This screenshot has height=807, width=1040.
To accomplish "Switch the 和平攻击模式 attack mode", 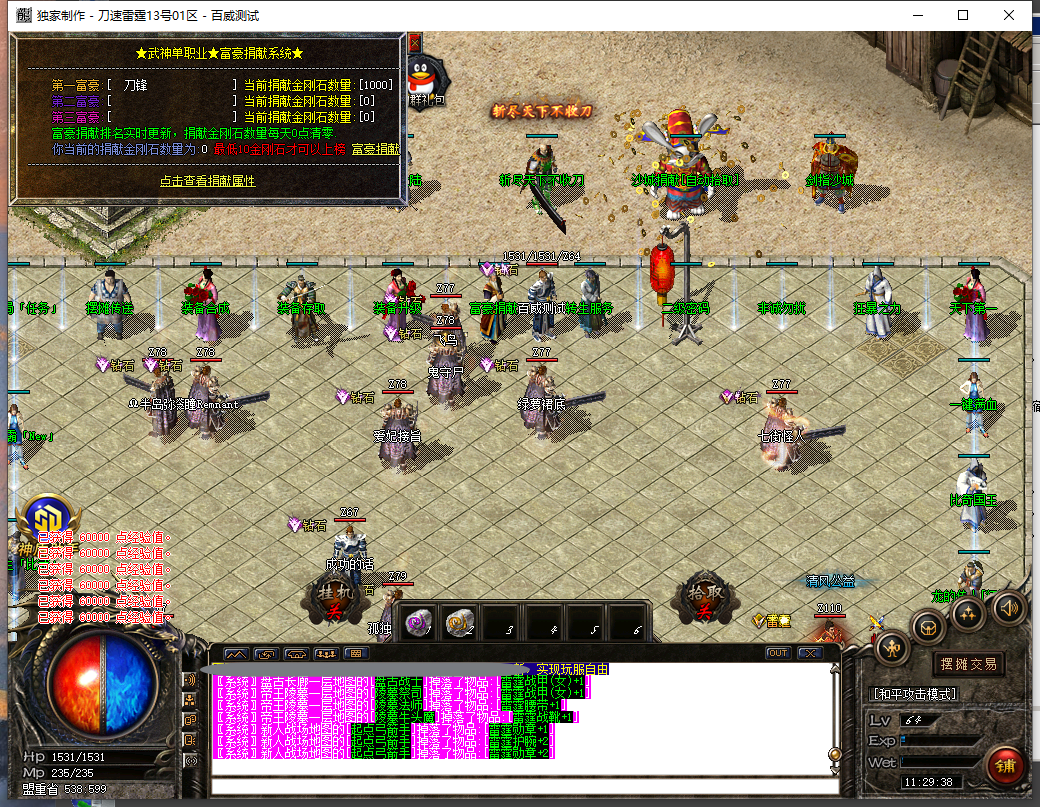I will point(915,694).
